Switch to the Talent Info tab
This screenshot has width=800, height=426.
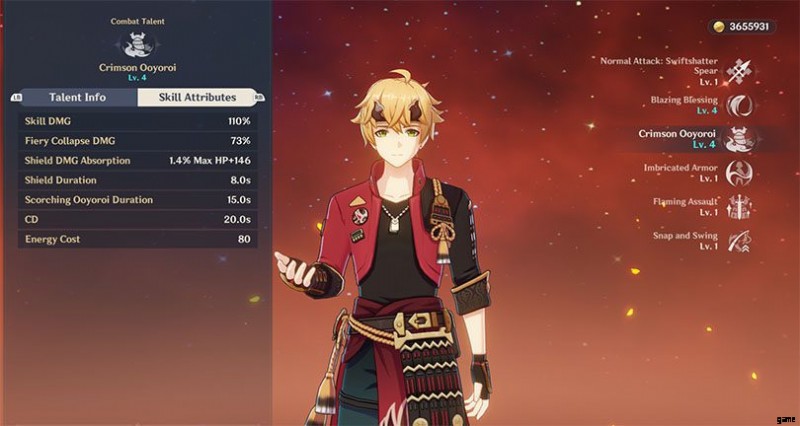pos(78,97)
